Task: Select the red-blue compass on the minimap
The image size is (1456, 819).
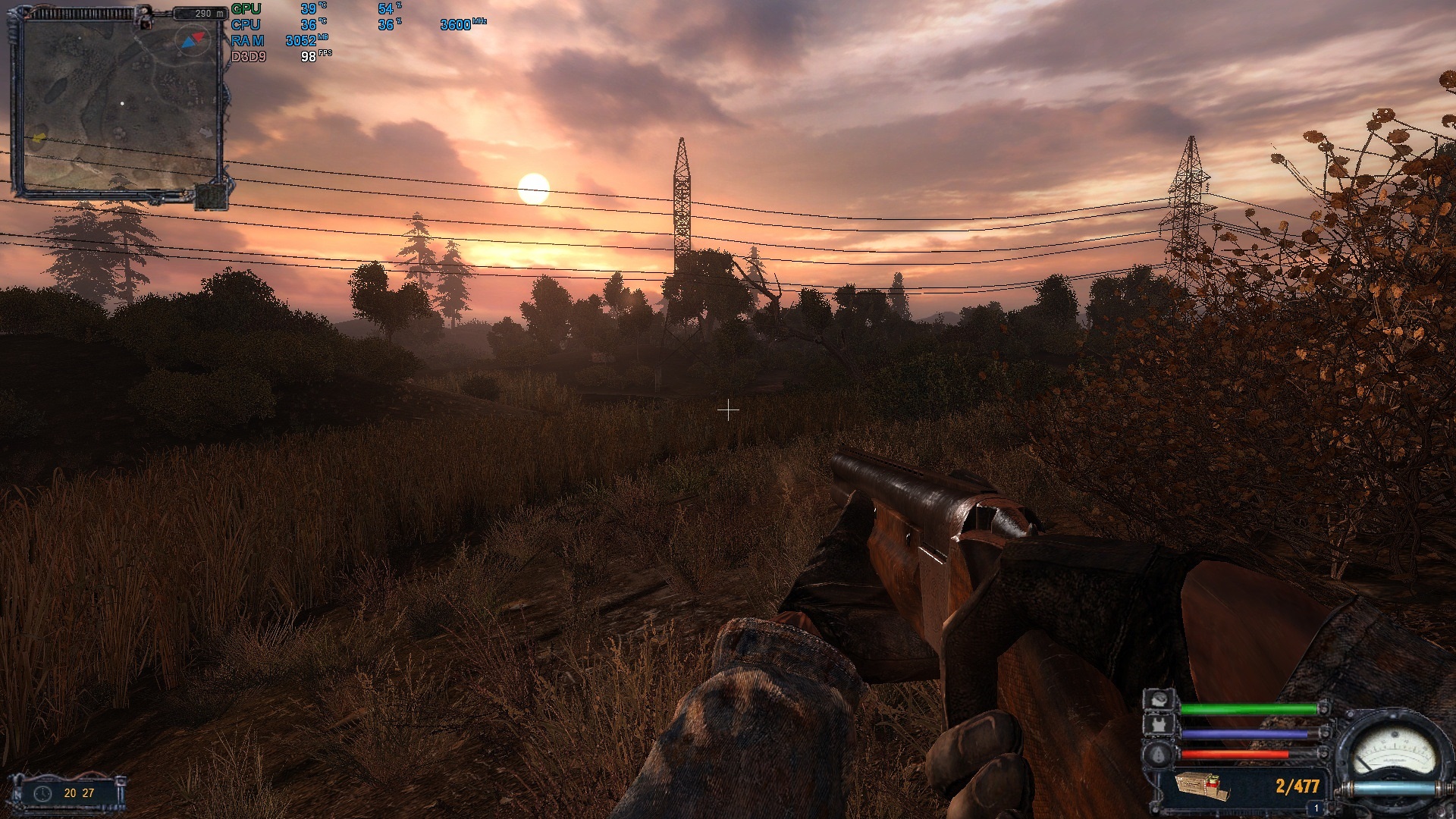Action: click(x=190, y=40)
